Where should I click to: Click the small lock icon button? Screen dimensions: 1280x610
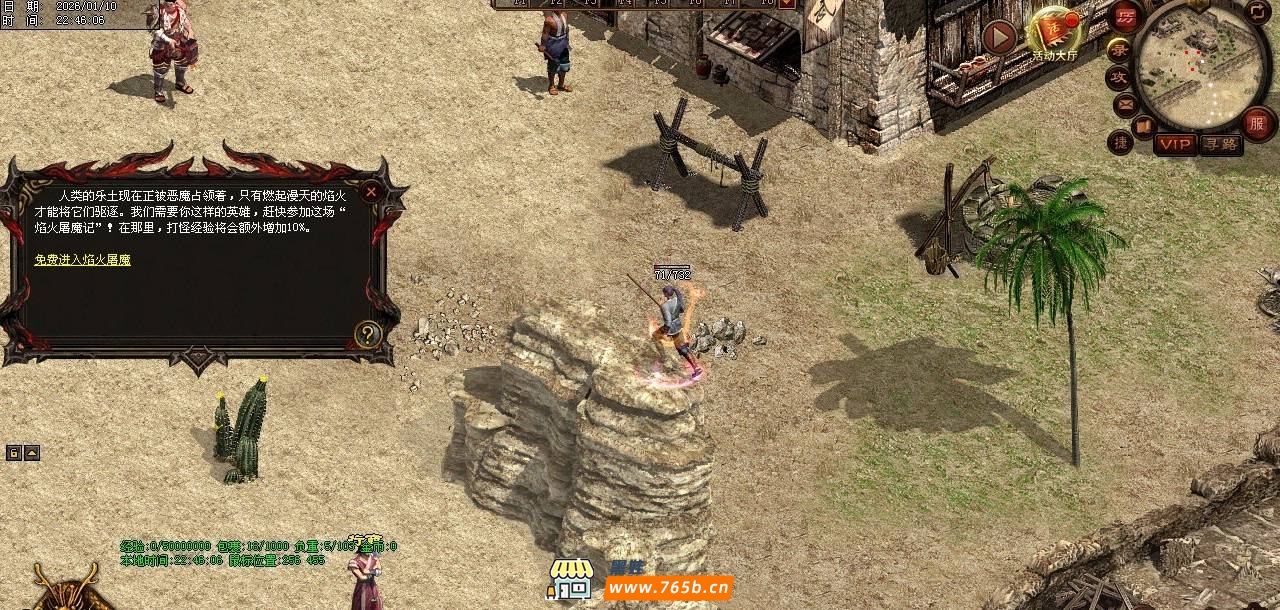coord(14,453)
